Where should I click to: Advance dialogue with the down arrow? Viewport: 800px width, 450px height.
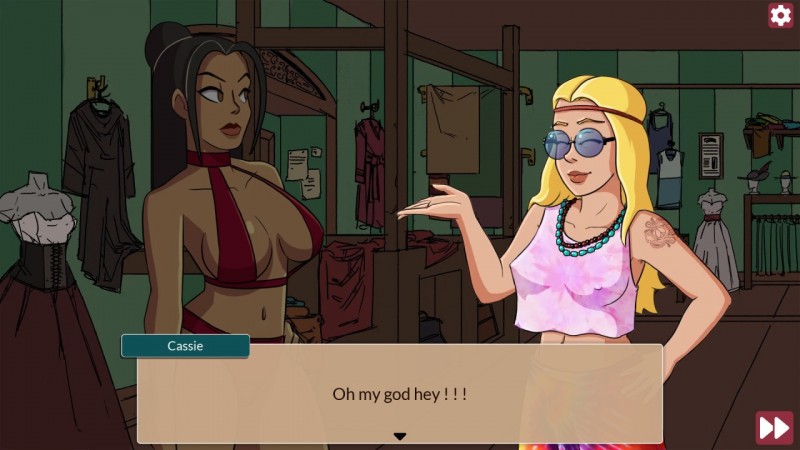coord(400,436)
